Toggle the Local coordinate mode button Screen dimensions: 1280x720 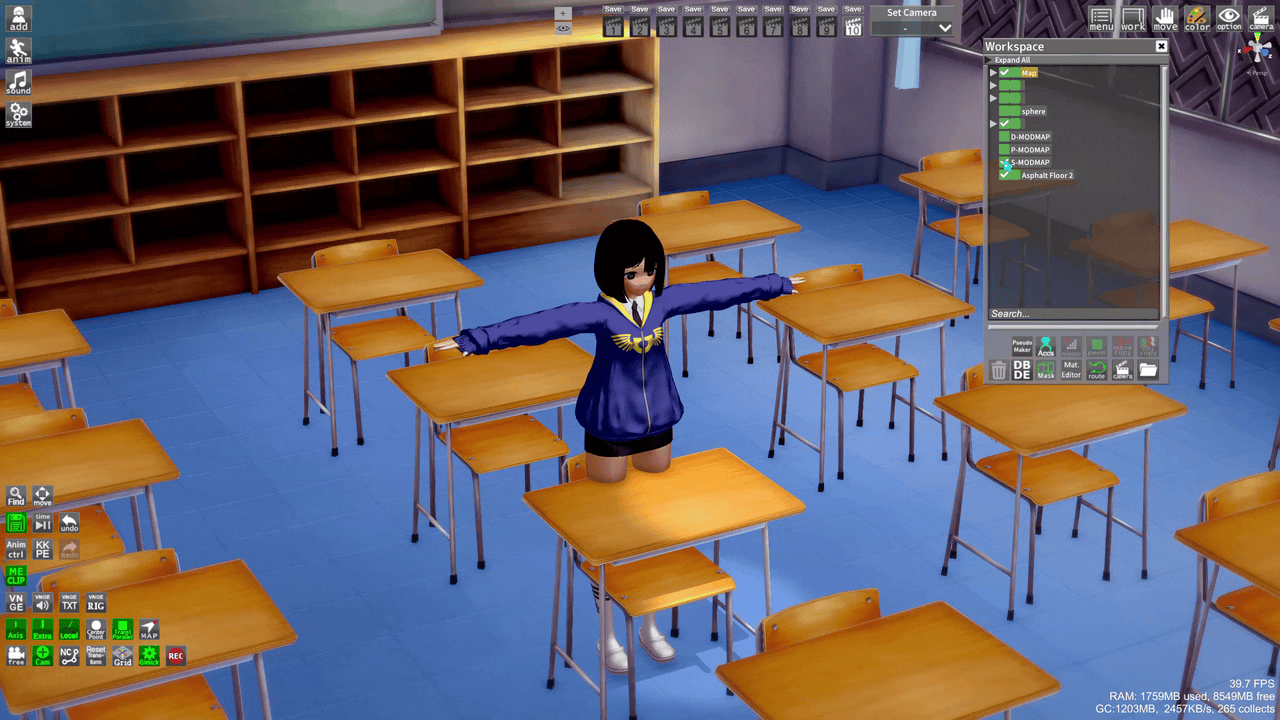click(69, 627)
